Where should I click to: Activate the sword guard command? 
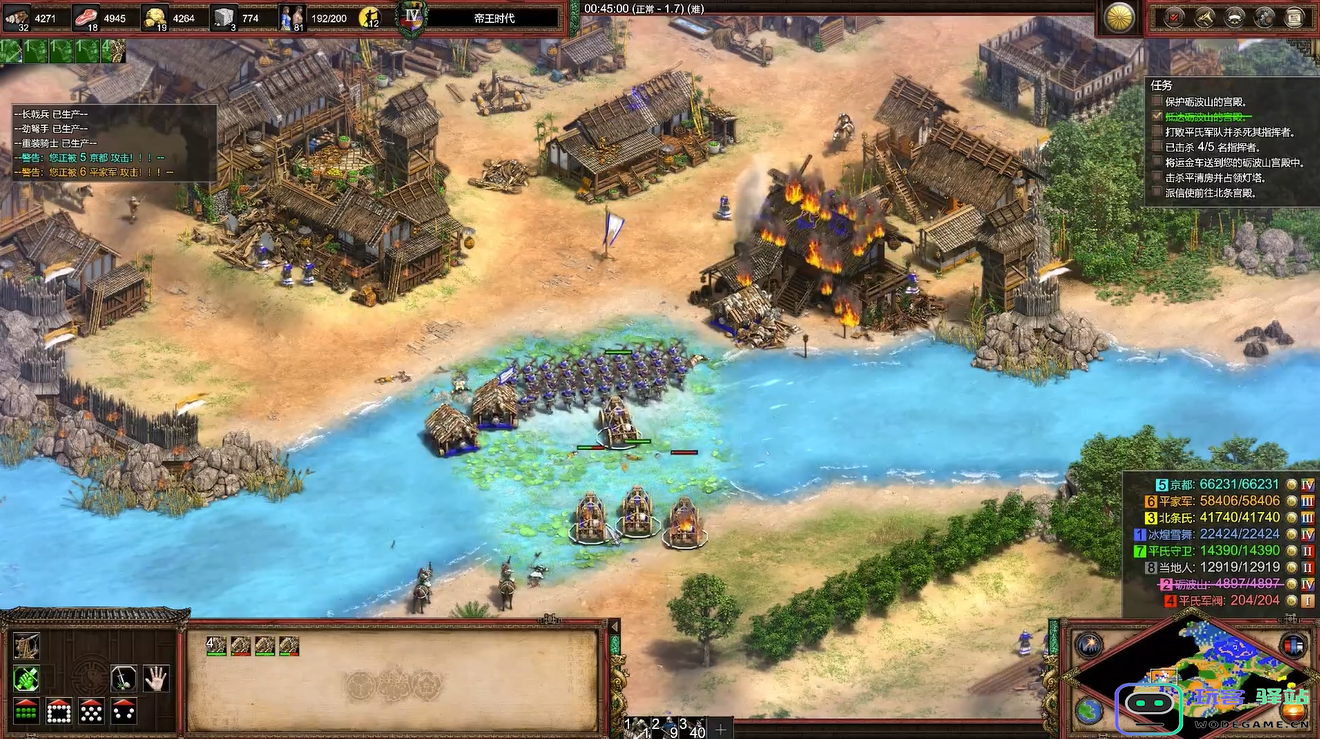click(123, 679)
